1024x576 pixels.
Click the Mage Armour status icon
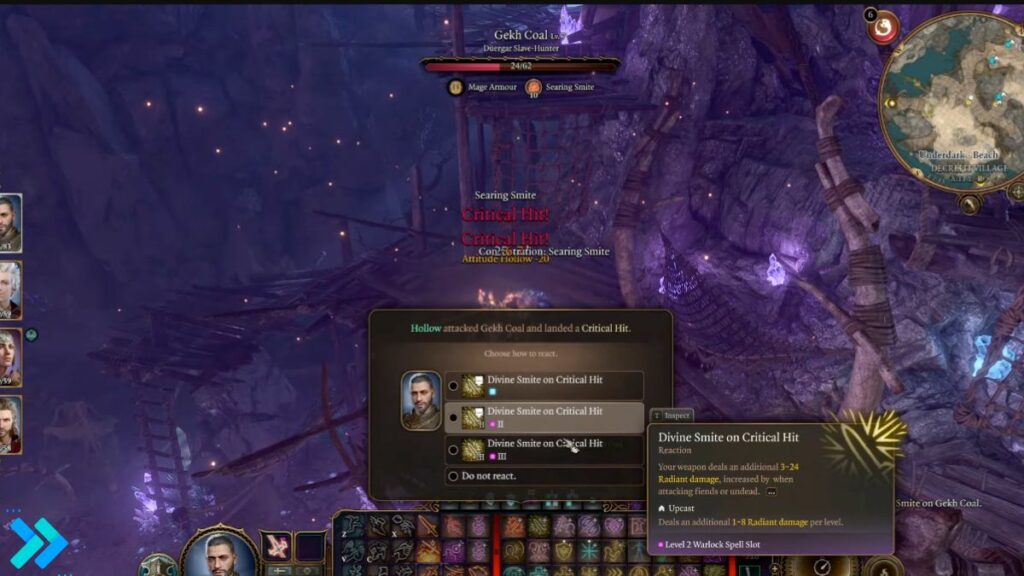click(x=456, y=87)
